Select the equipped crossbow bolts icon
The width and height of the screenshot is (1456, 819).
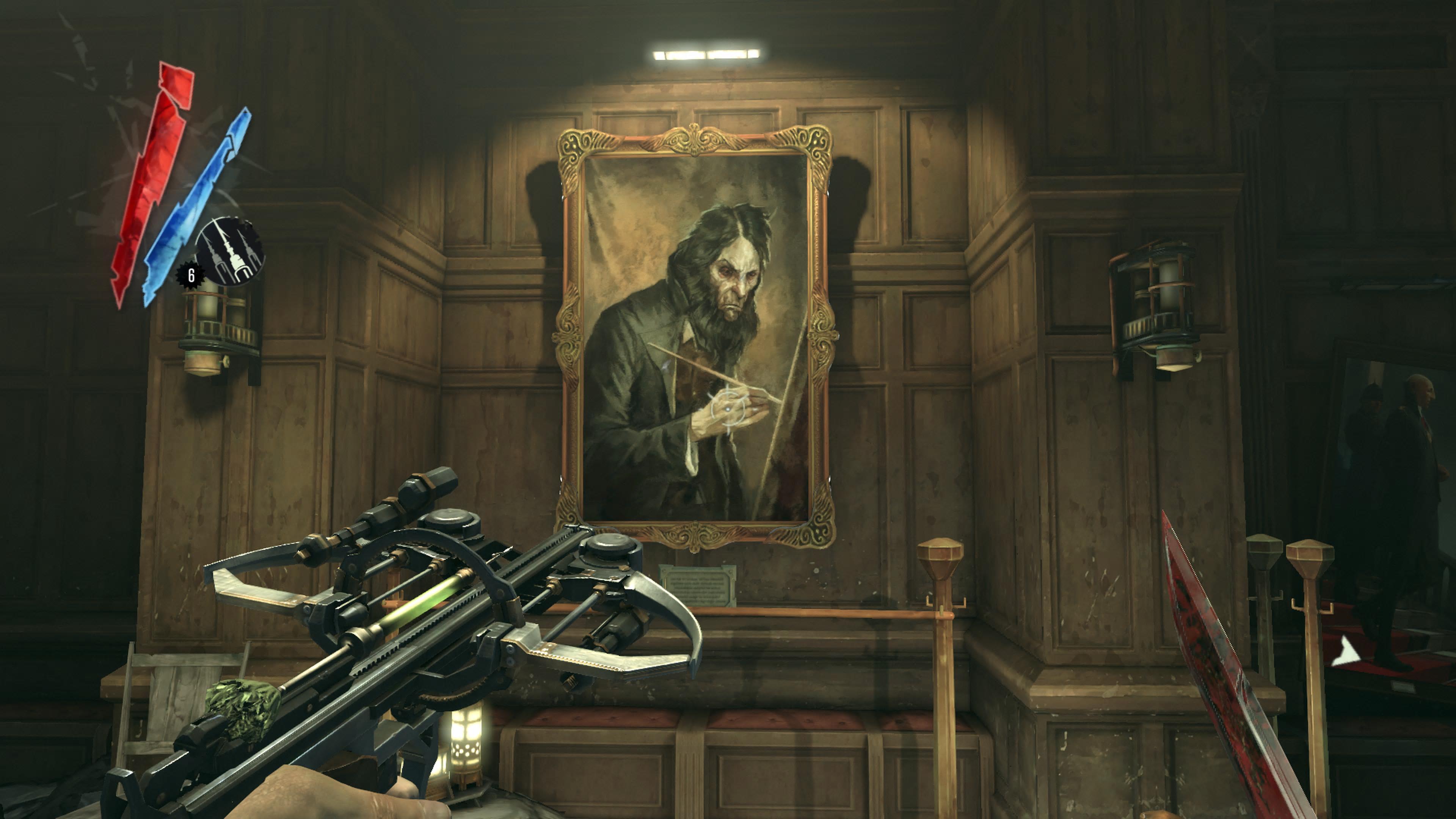coord(229,251)
